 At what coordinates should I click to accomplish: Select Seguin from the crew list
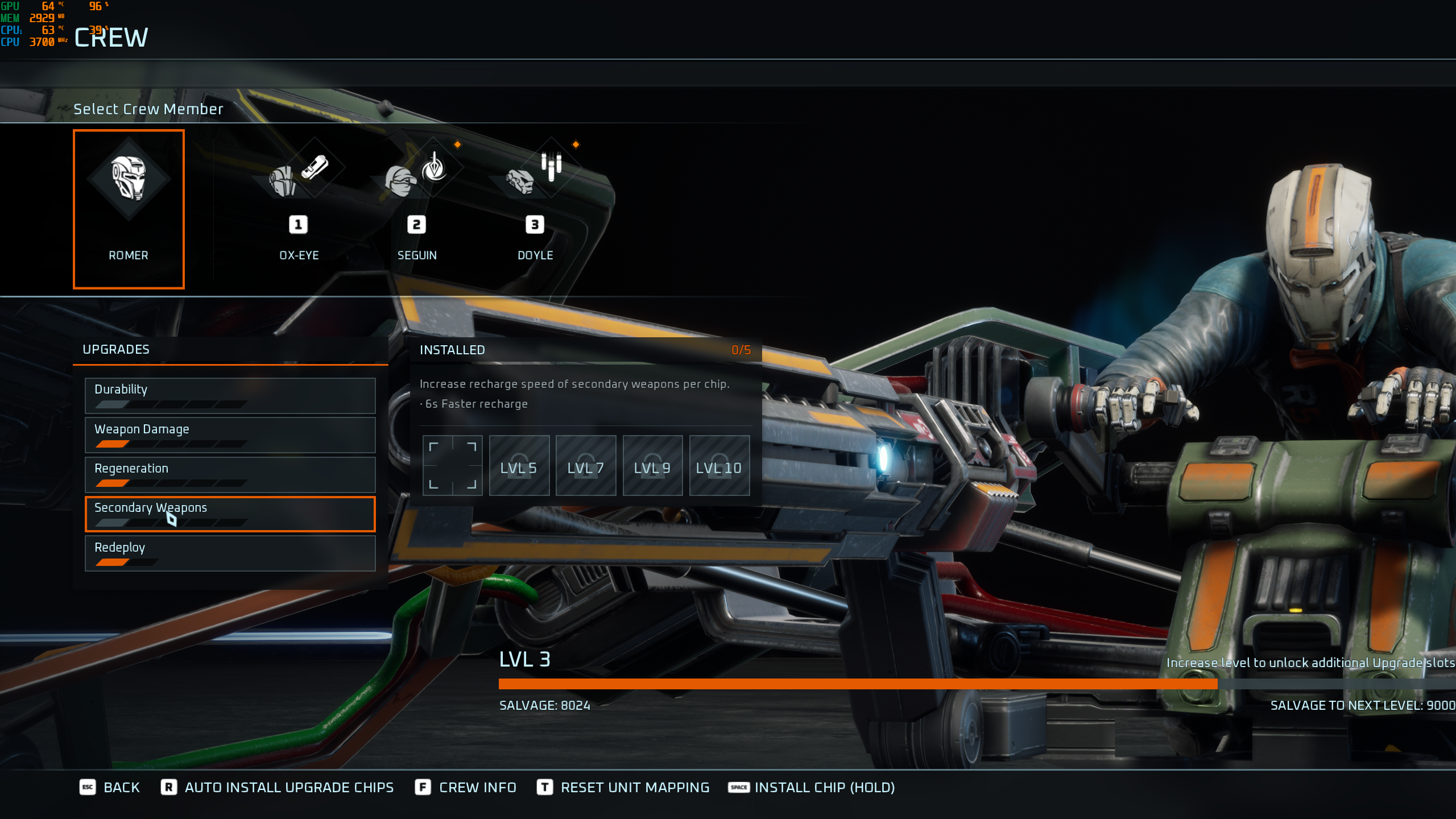[417, 205]
